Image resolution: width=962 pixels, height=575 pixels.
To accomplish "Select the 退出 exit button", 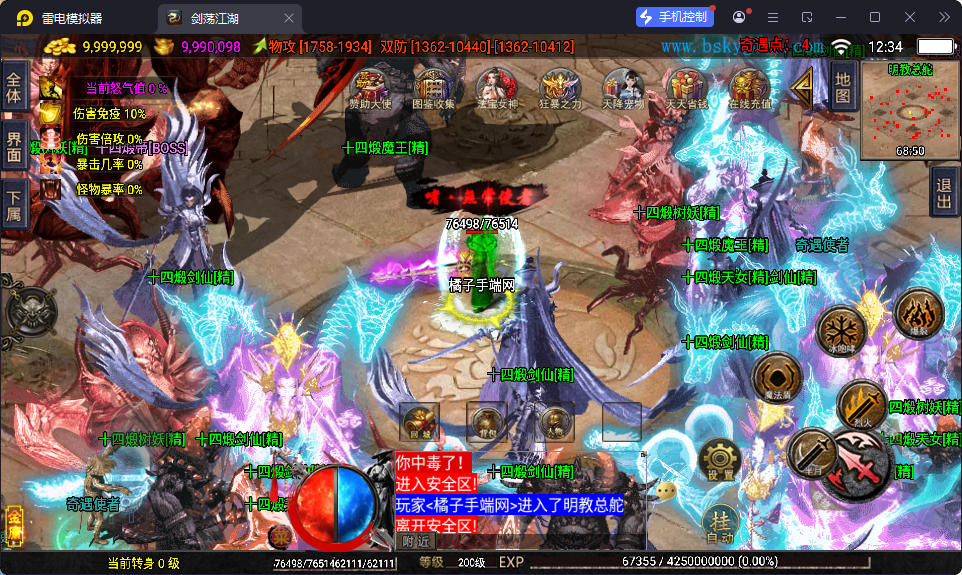I will (x=943, y=188).
